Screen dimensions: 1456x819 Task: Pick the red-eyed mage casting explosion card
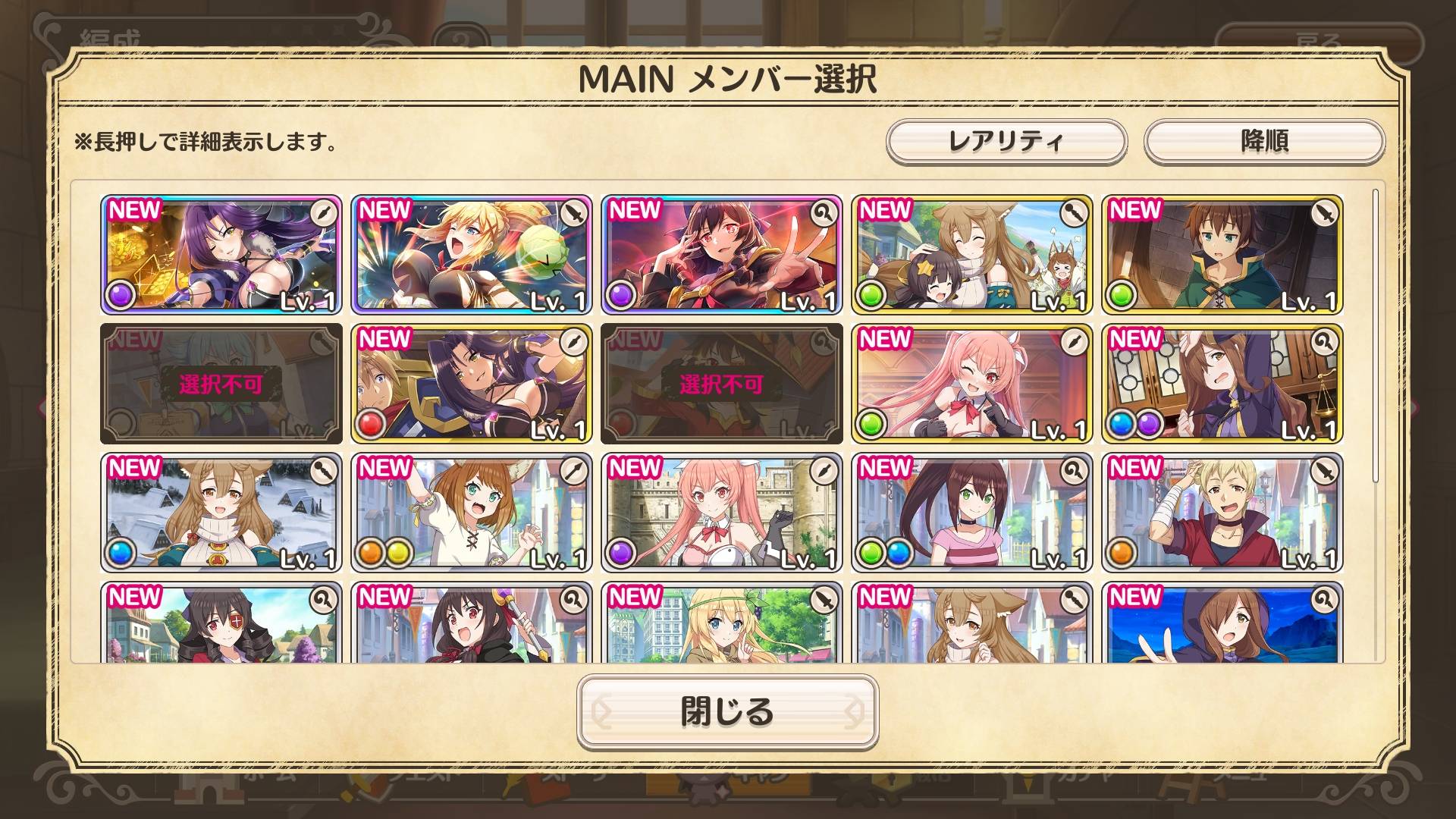click(721, 255)
